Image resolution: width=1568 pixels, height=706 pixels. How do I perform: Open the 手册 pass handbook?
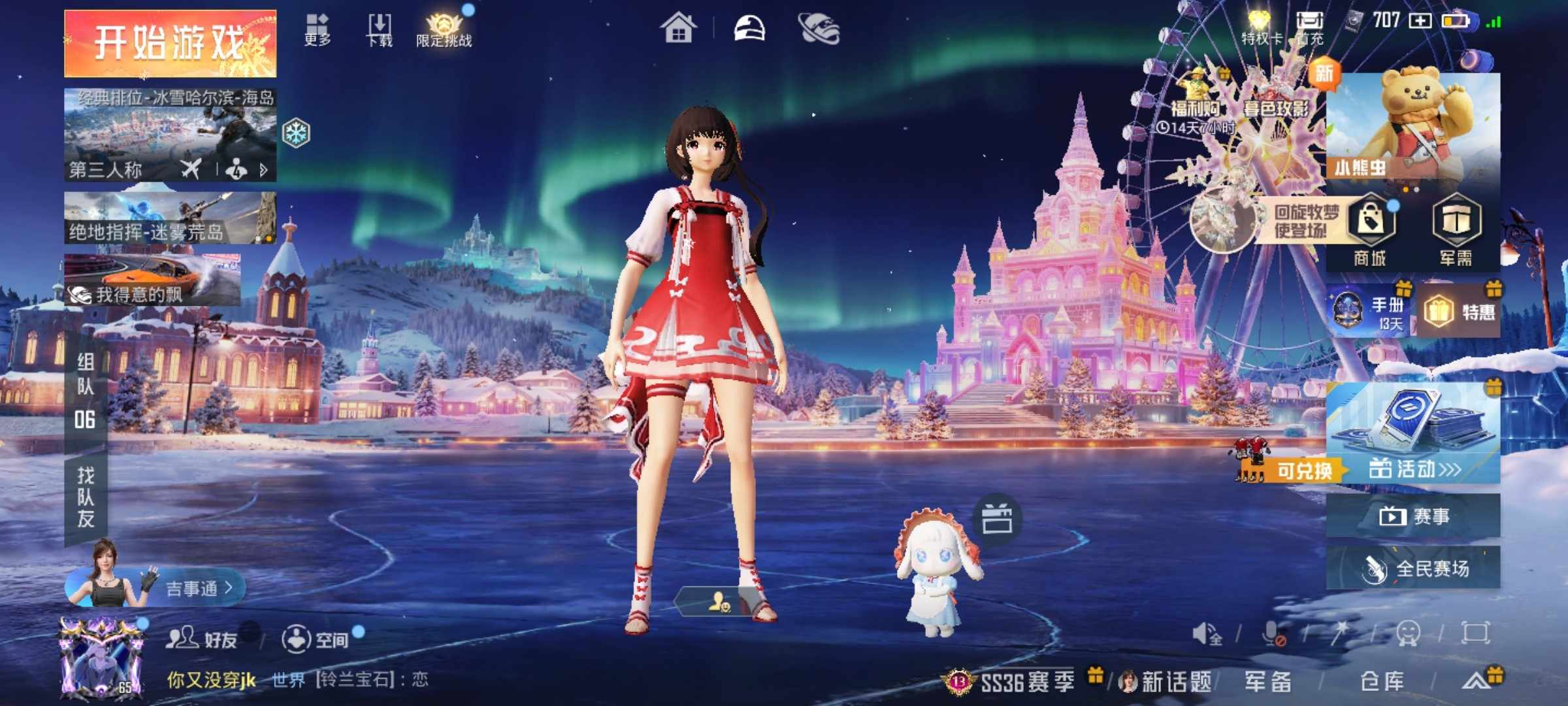tap(1370, 311)
